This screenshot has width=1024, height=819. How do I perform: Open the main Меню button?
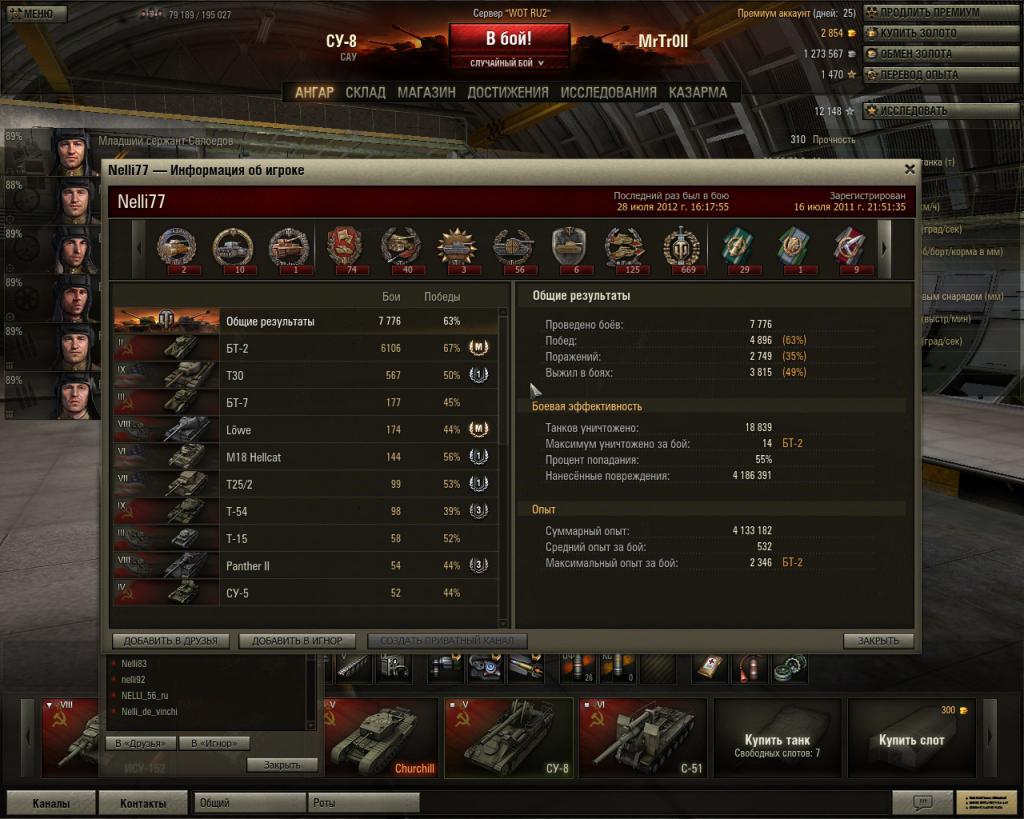point(35,14)
